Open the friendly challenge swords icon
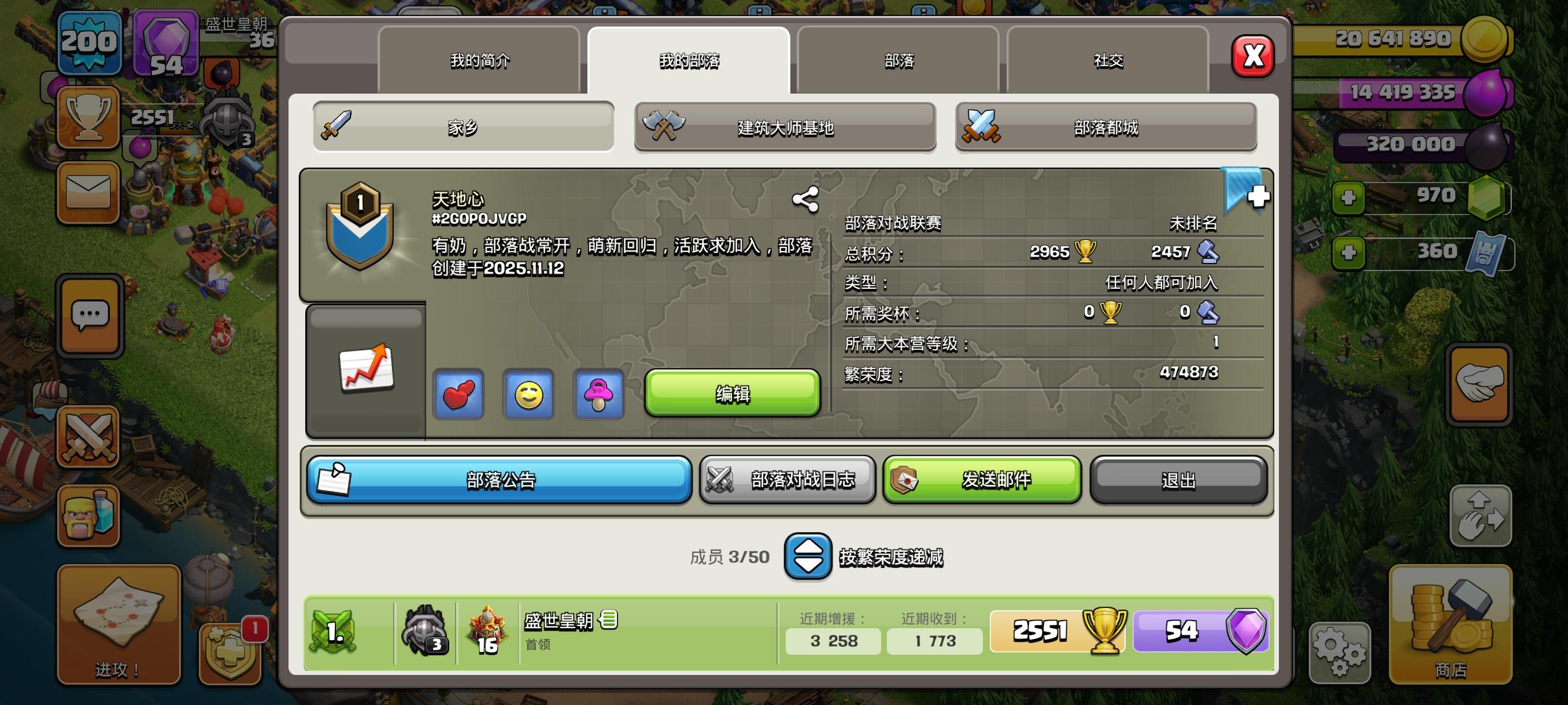The height and width of the screenshot is (705, 1568). [90, 437]
